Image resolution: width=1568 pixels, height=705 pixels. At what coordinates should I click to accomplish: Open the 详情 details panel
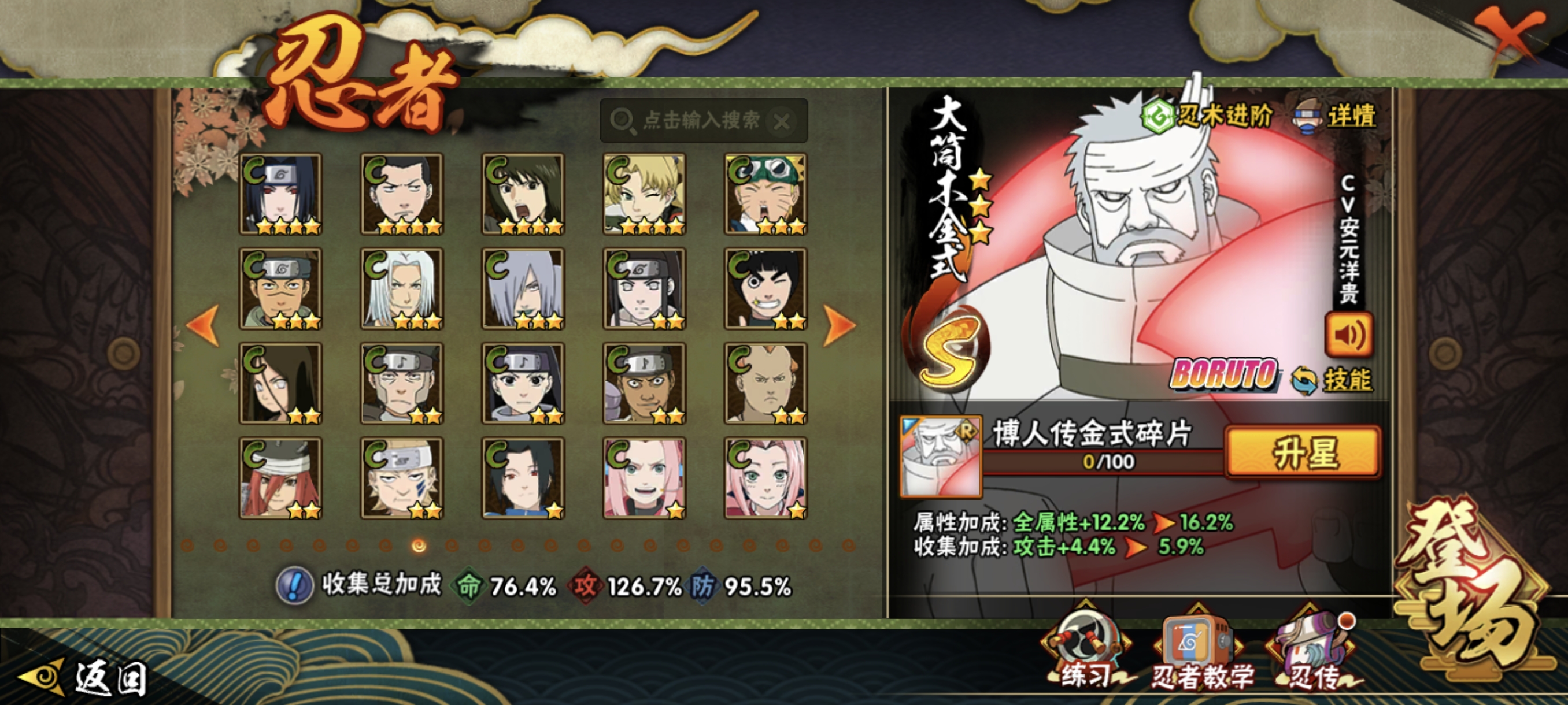(x=1336, y=117)
